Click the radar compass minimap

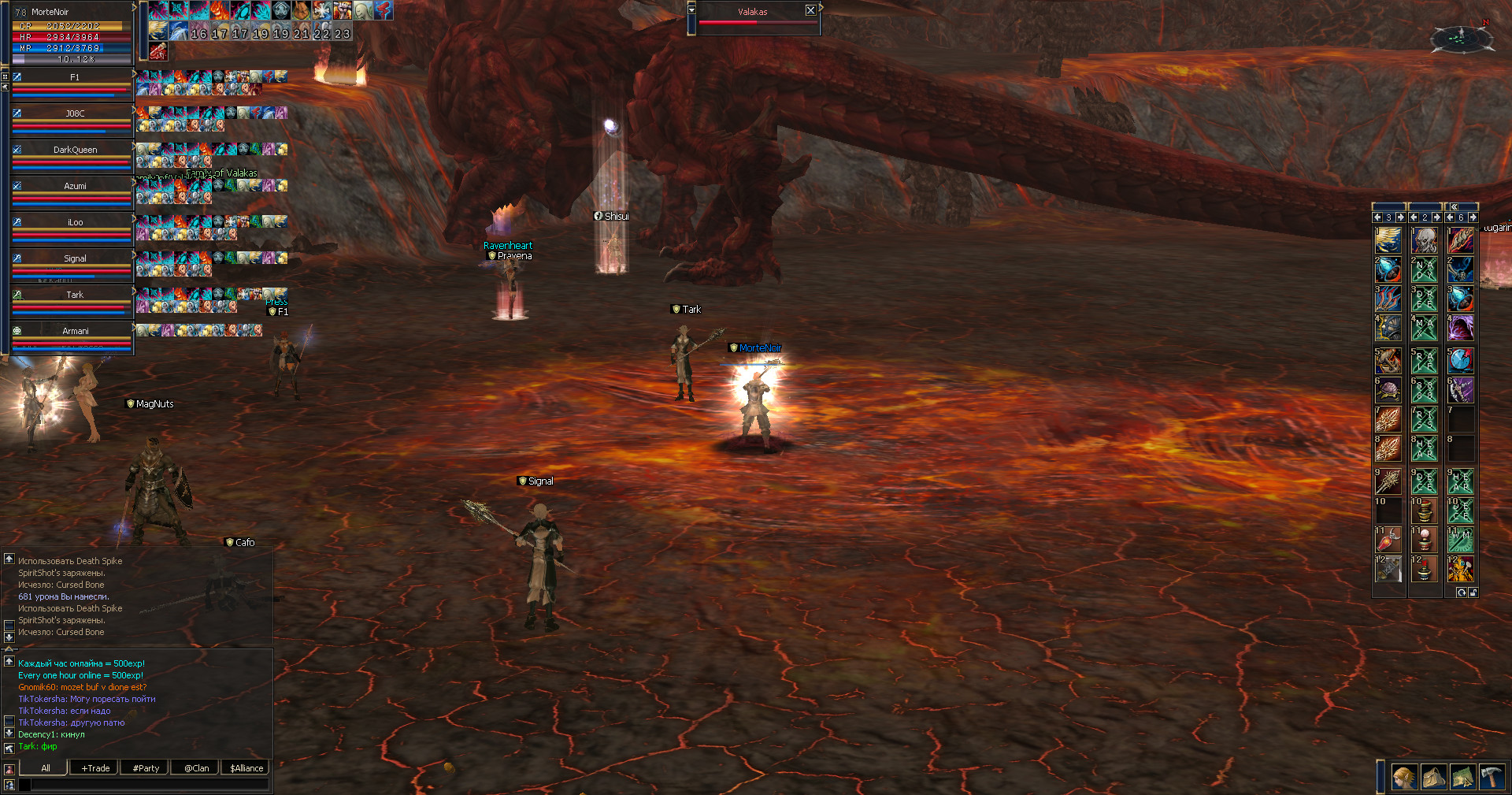click(1459, 37)
